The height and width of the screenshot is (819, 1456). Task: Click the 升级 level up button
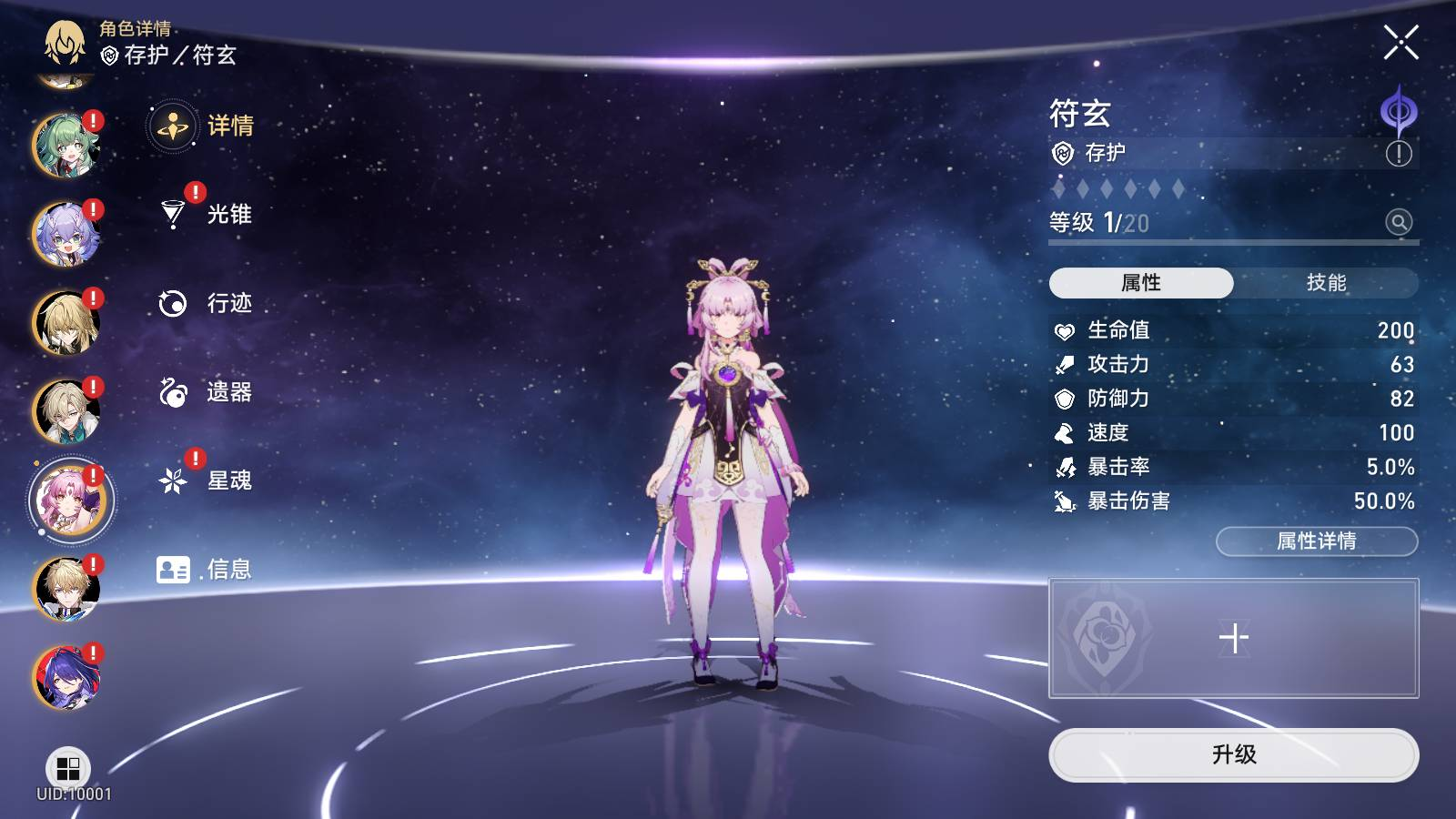(1233, 754)
